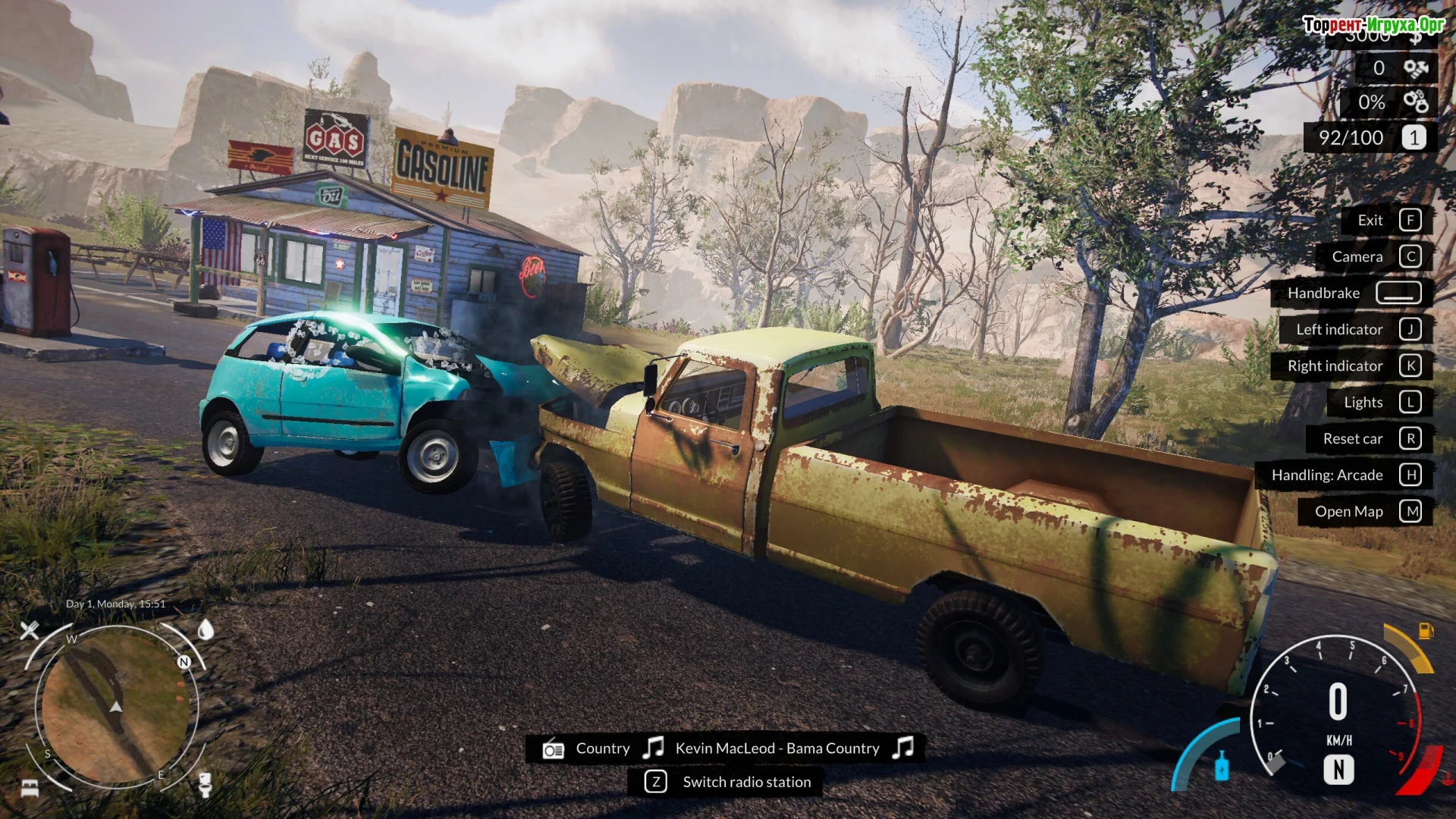Click the Country radio station label
This screenshot has width=1456, height=819.
coord(603,748)
